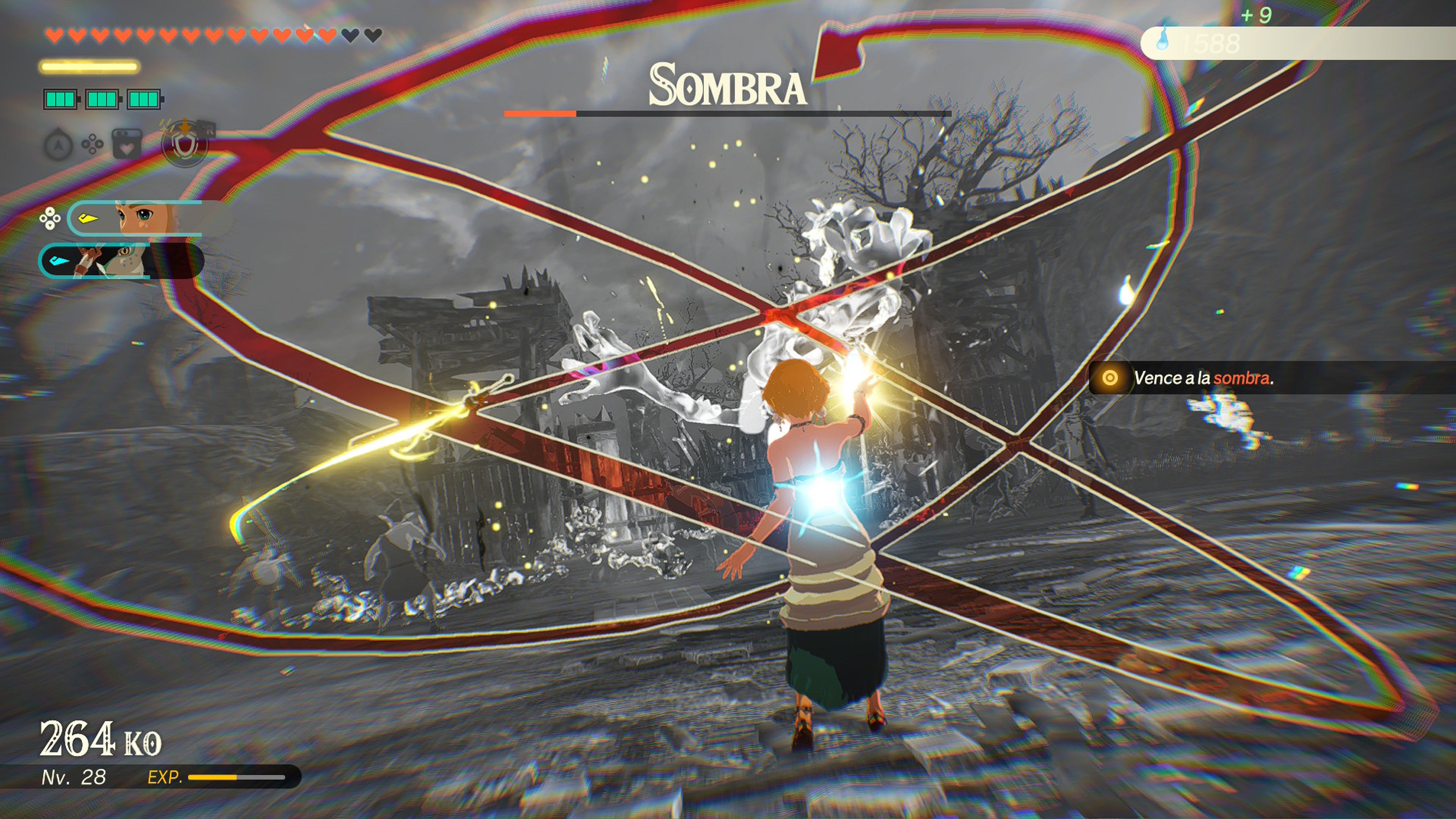
Task: Toggle the third Sheikah rune battery gauge
Action: point(144,100)
